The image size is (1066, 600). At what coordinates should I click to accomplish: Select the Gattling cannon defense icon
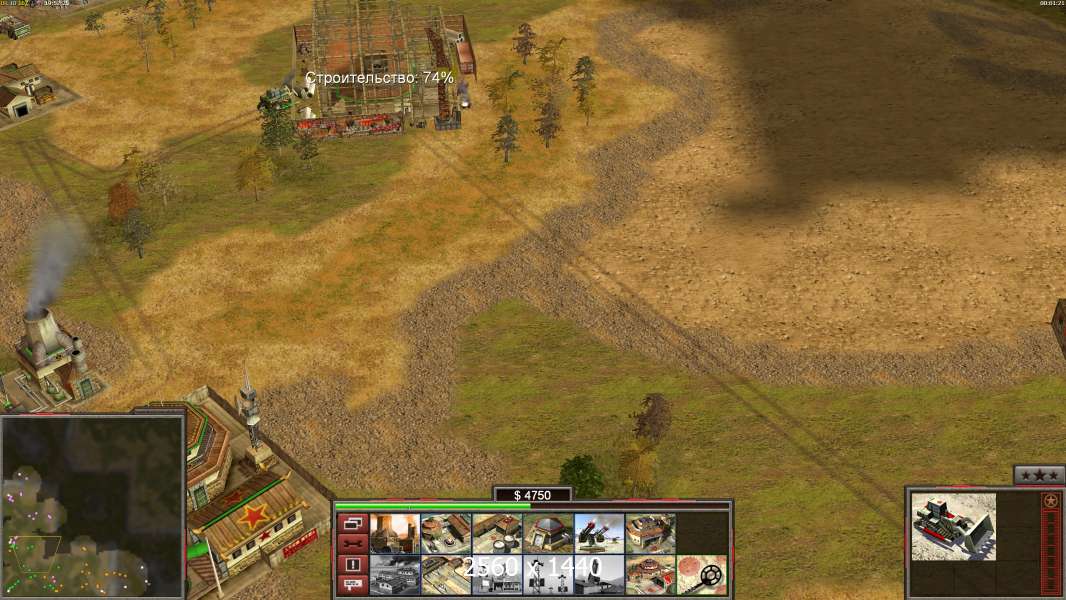(599, 533)
